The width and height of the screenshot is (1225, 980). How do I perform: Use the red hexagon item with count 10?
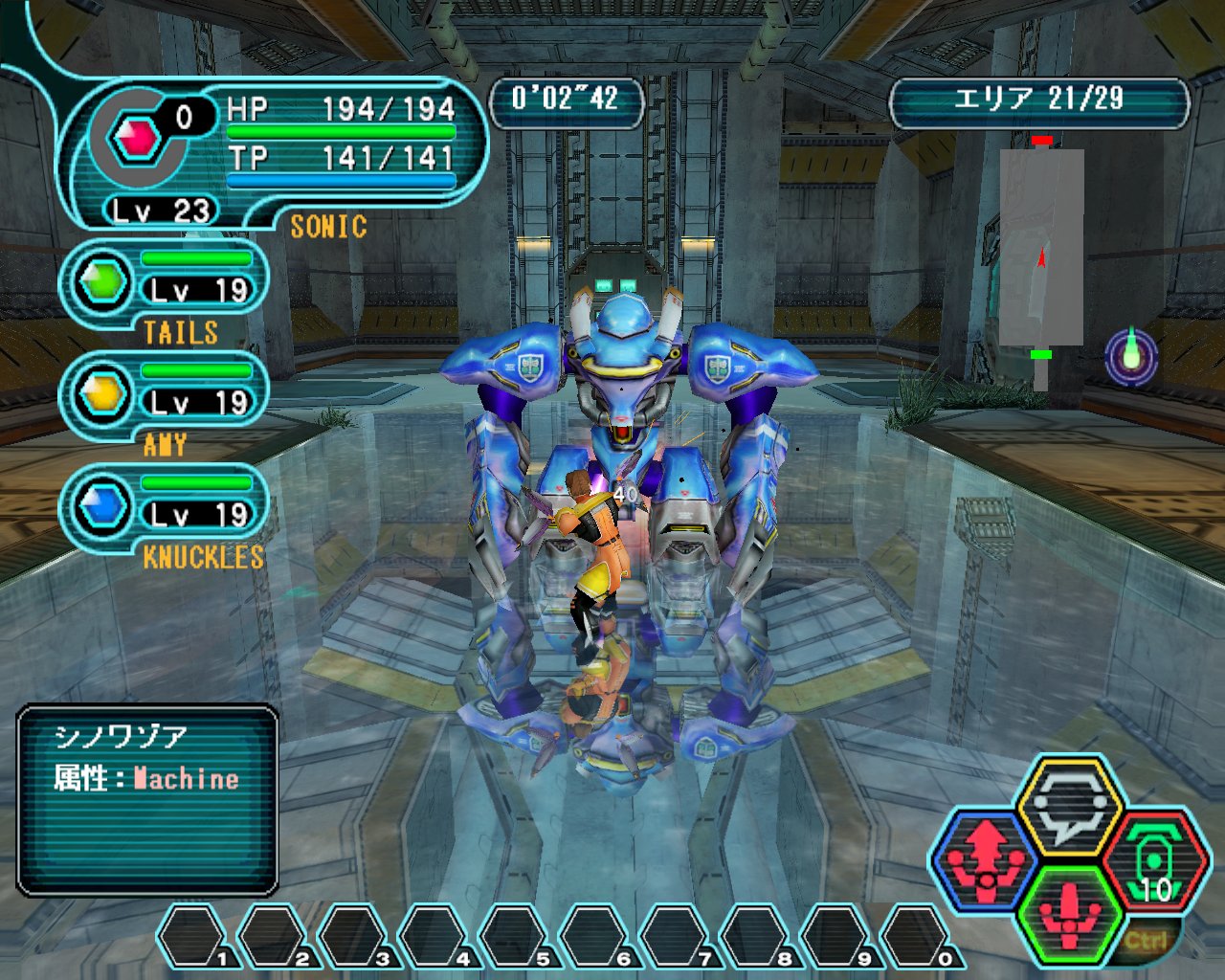[1155, 861]
